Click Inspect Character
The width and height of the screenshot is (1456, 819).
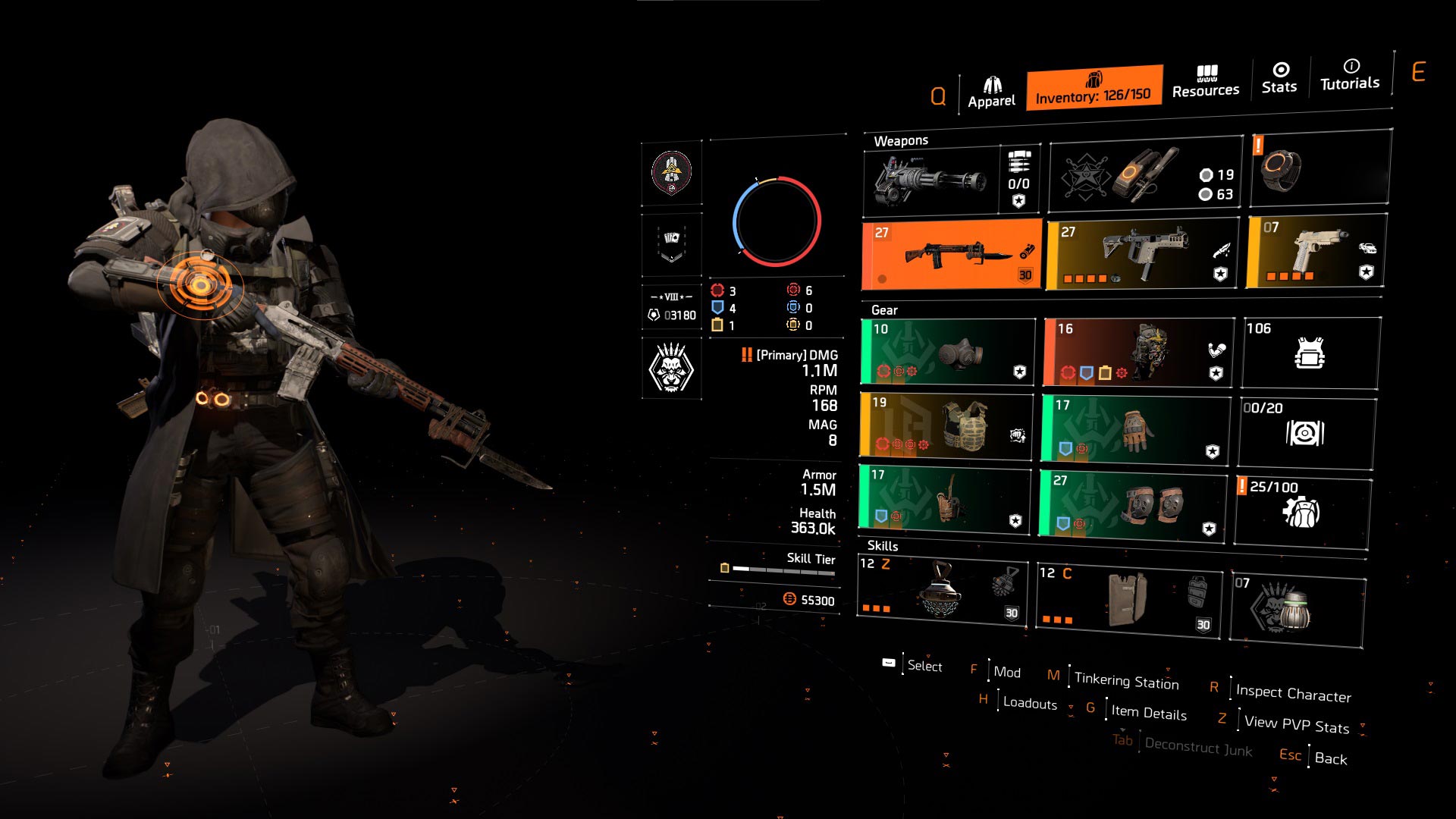(1292, 694)
